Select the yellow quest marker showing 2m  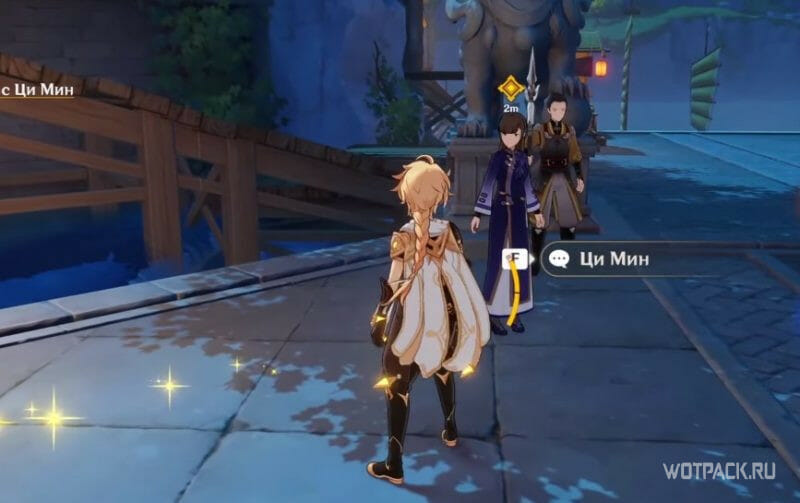click(511, 88)
